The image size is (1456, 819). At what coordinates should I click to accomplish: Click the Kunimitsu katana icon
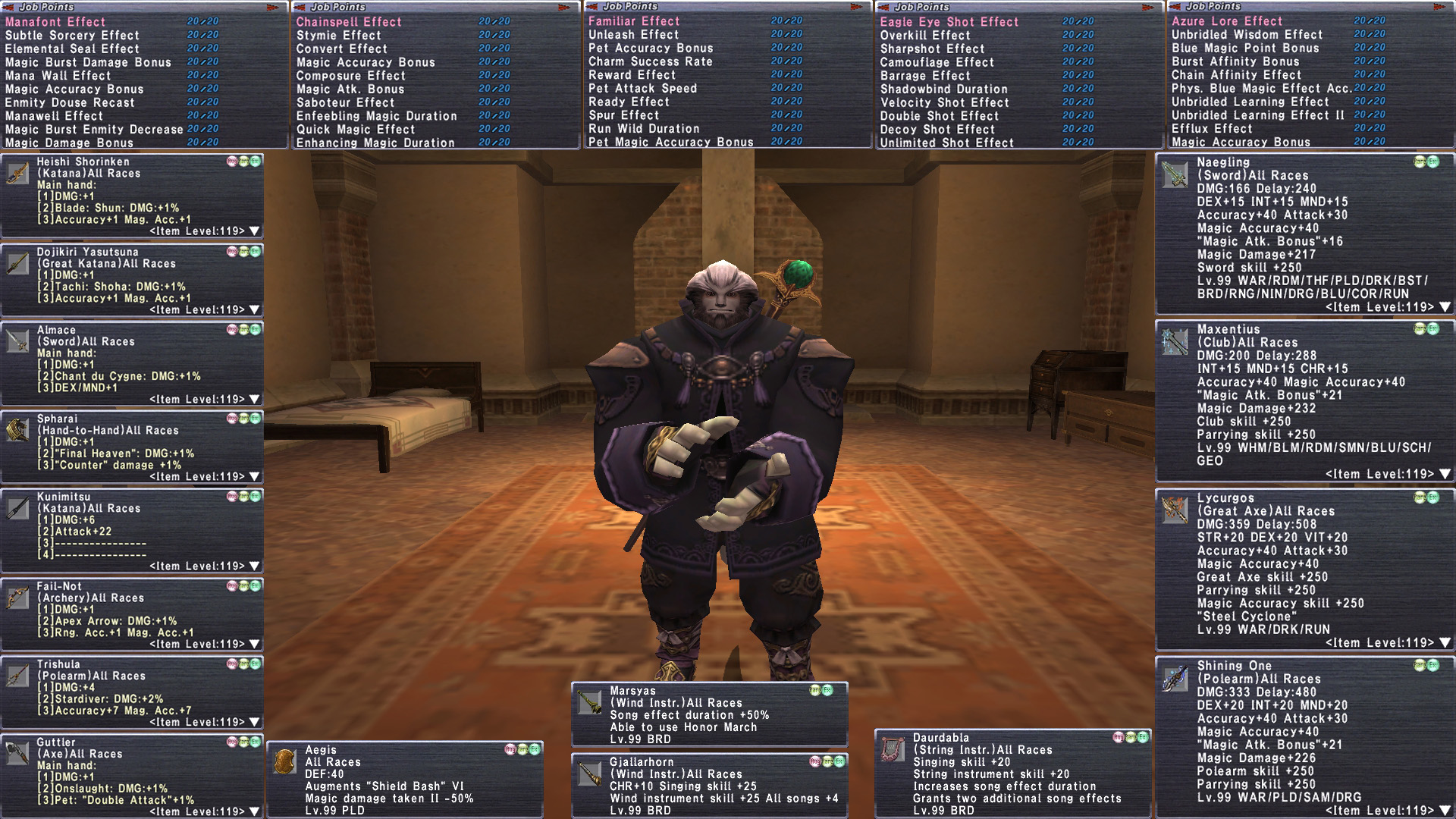tap(17, 508)
